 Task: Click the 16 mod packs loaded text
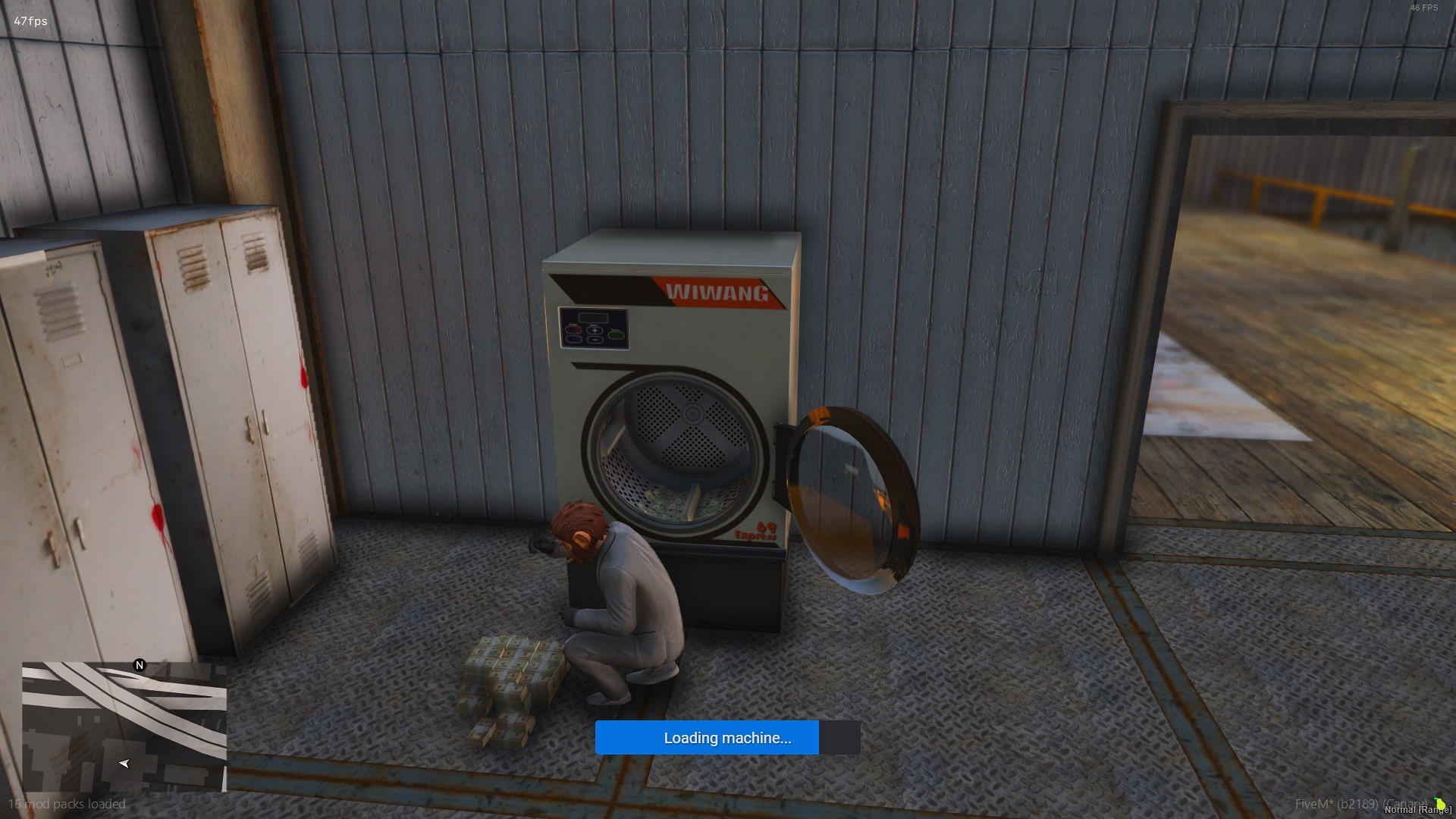(69, 804)
